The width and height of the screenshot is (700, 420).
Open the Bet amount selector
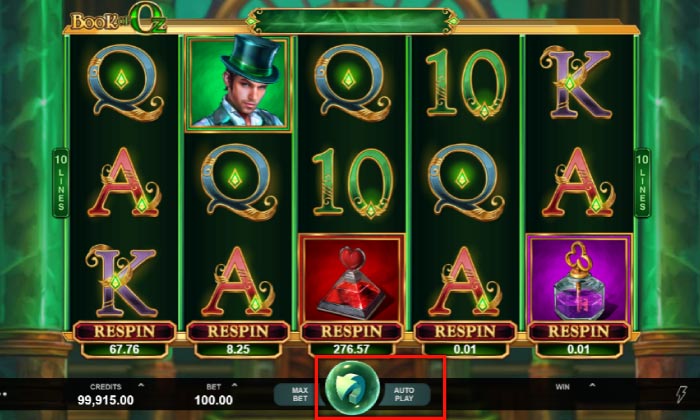236,384
